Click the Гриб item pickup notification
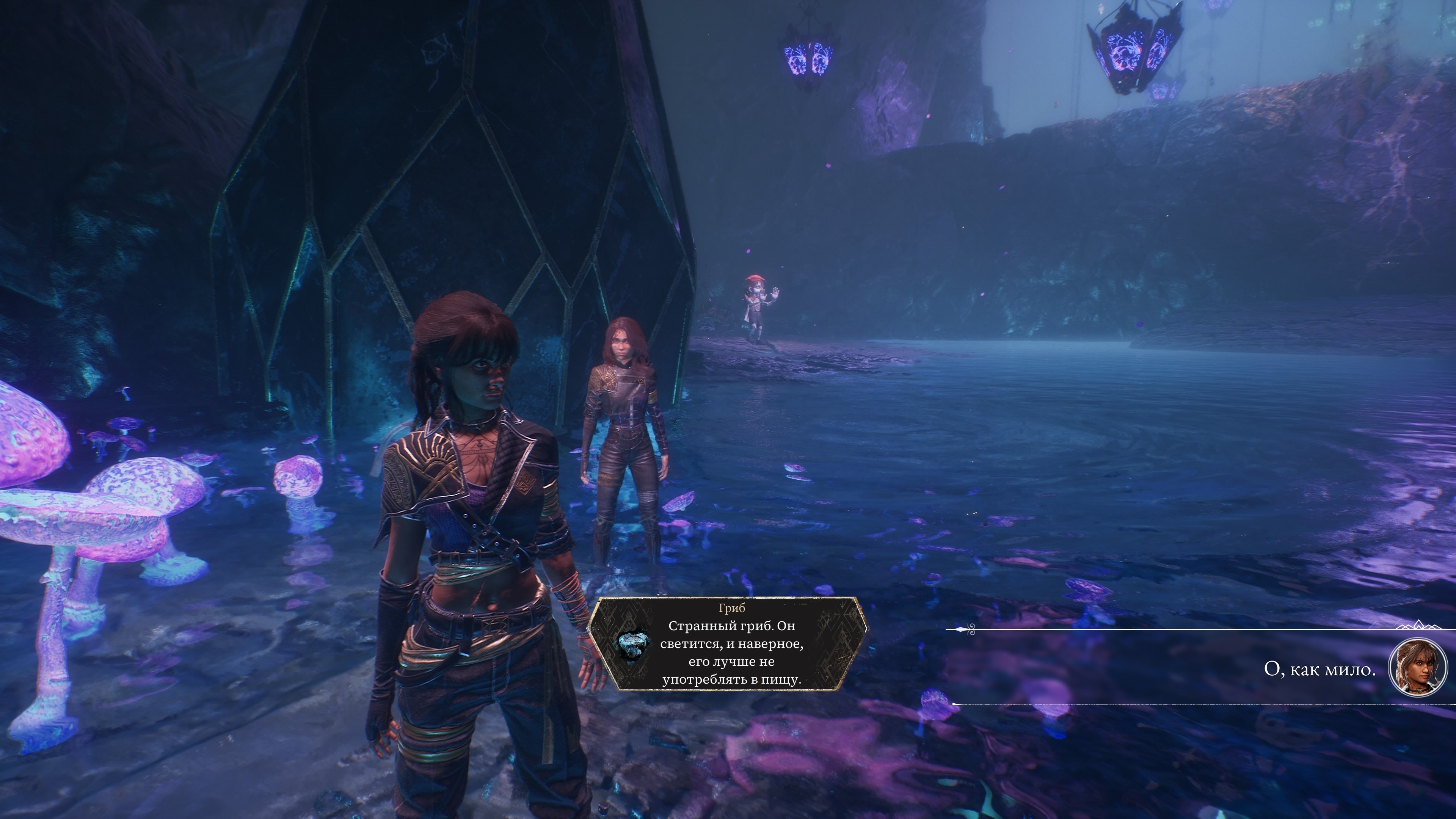Screen dimensions: 1456x819 [x=728, y=644]
